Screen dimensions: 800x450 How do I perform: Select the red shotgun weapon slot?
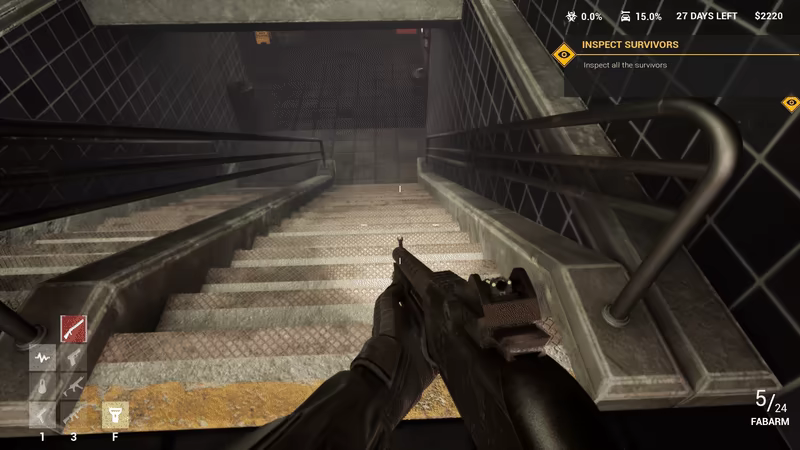[x=73, y=328]
